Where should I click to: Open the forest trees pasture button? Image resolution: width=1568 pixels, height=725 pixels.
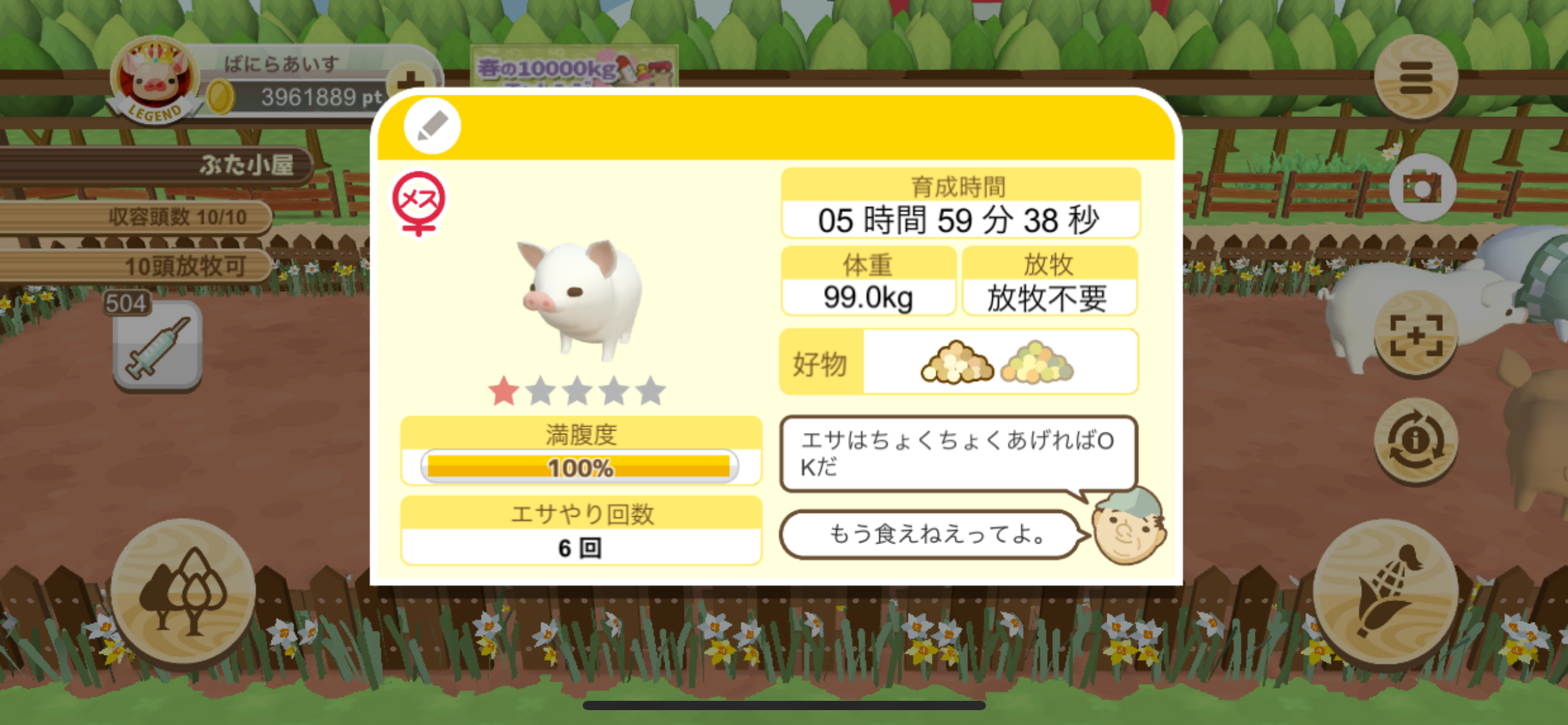point(183,593)
